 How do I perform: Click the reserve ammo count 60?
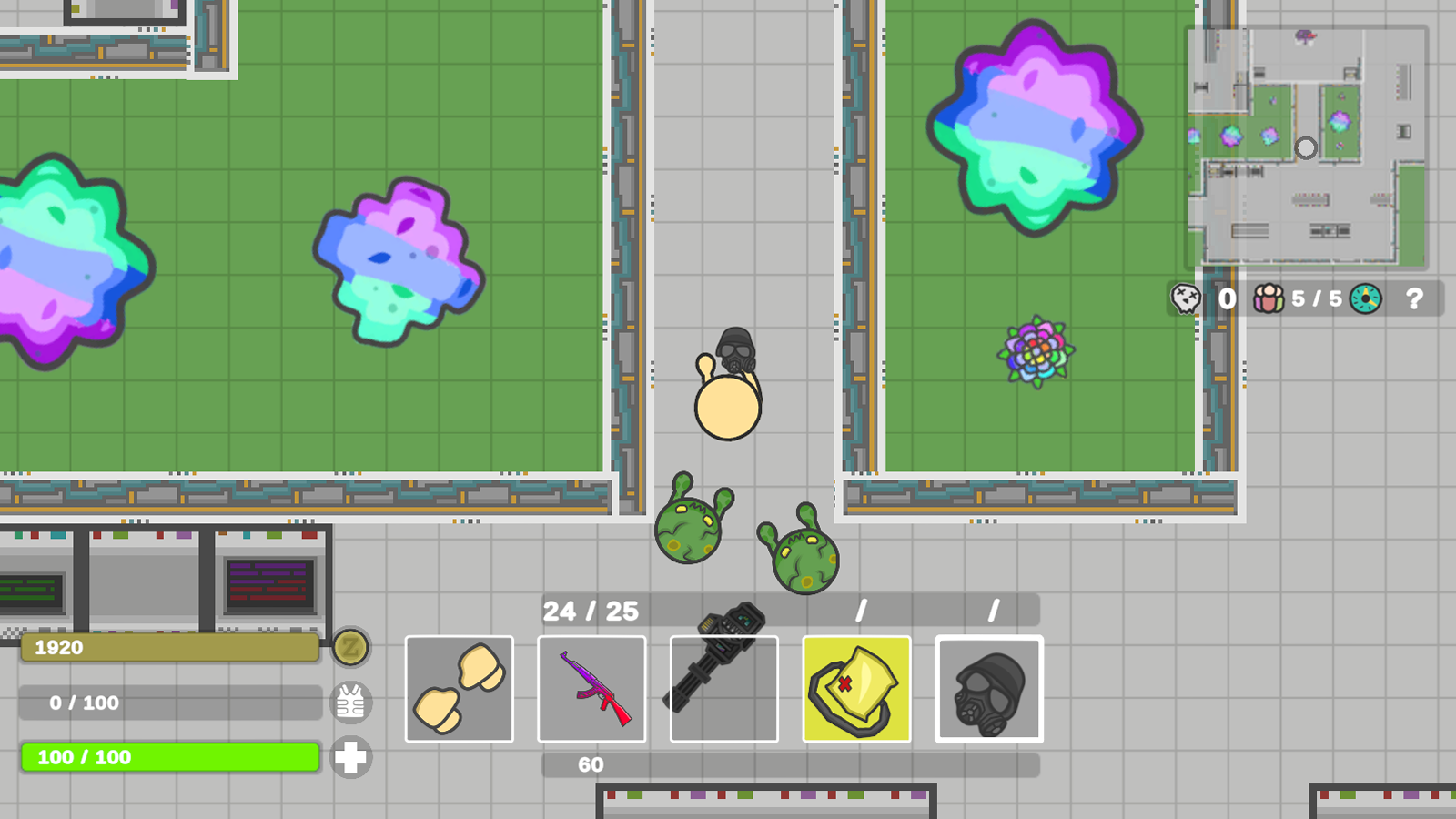point(590,764)
